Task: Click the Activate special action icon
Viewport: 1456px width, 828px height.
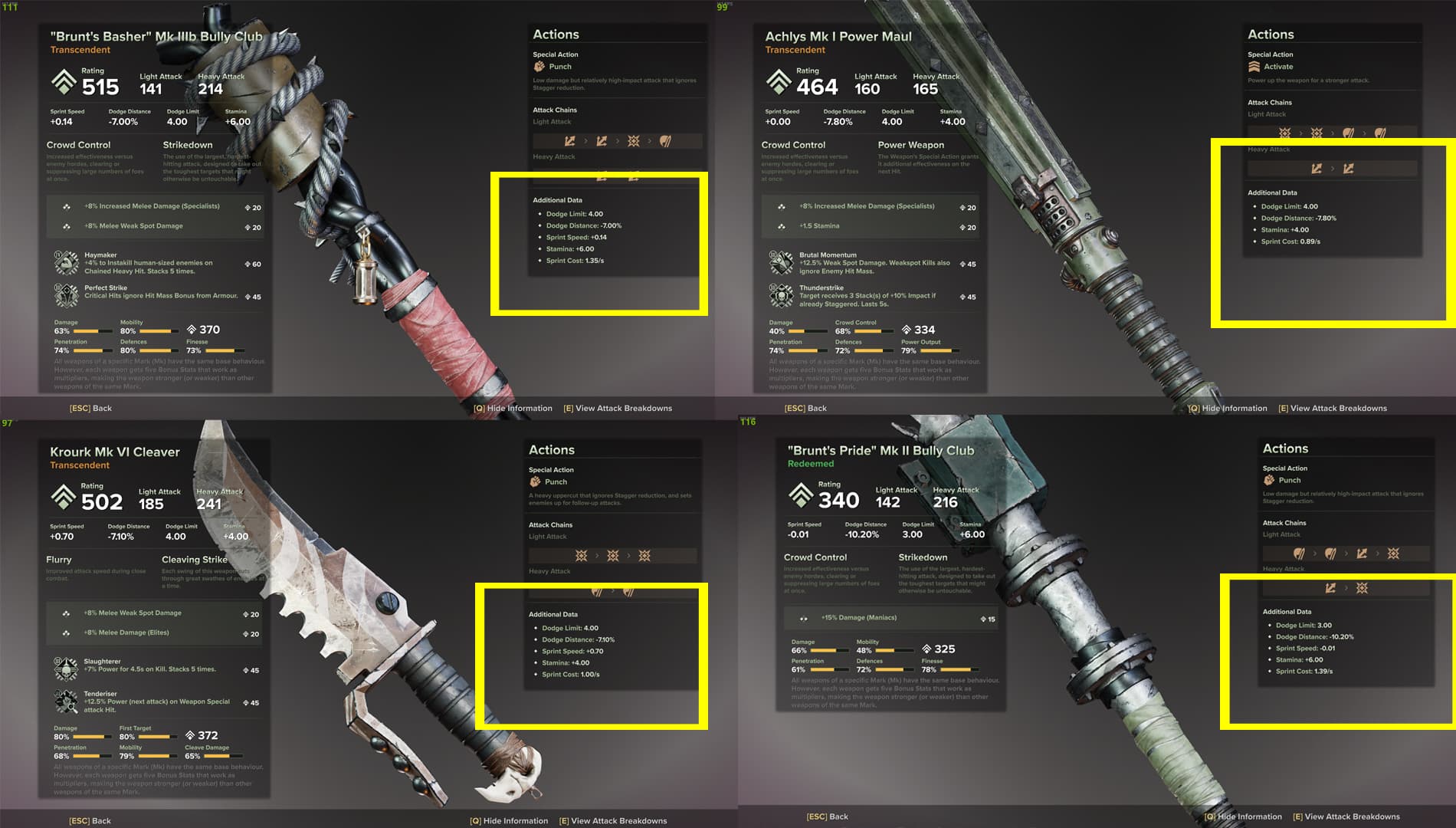Action: [1254, 67]
